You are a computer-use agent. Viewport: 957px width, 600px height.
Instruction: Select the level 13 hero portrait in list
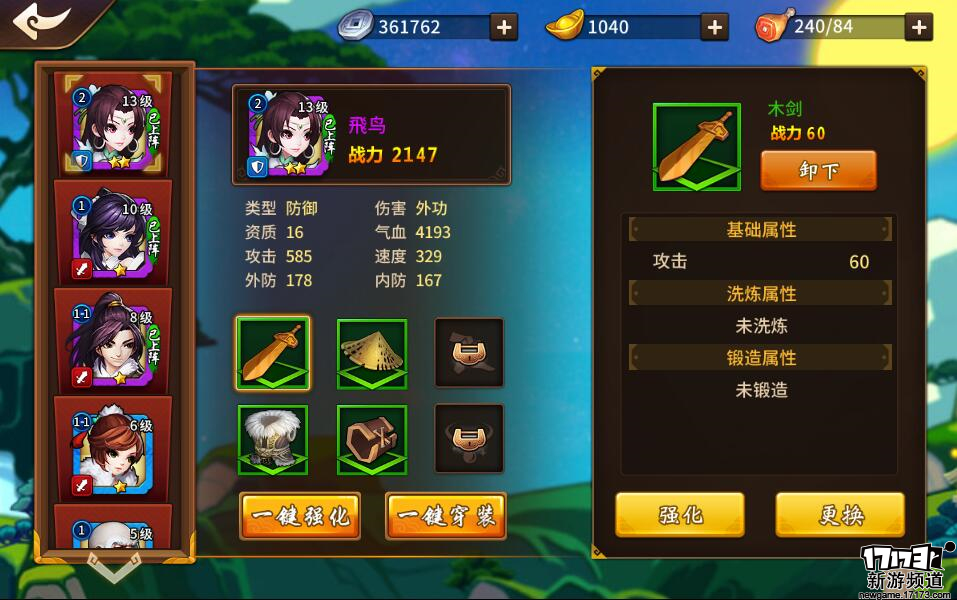tap(113, 128)
